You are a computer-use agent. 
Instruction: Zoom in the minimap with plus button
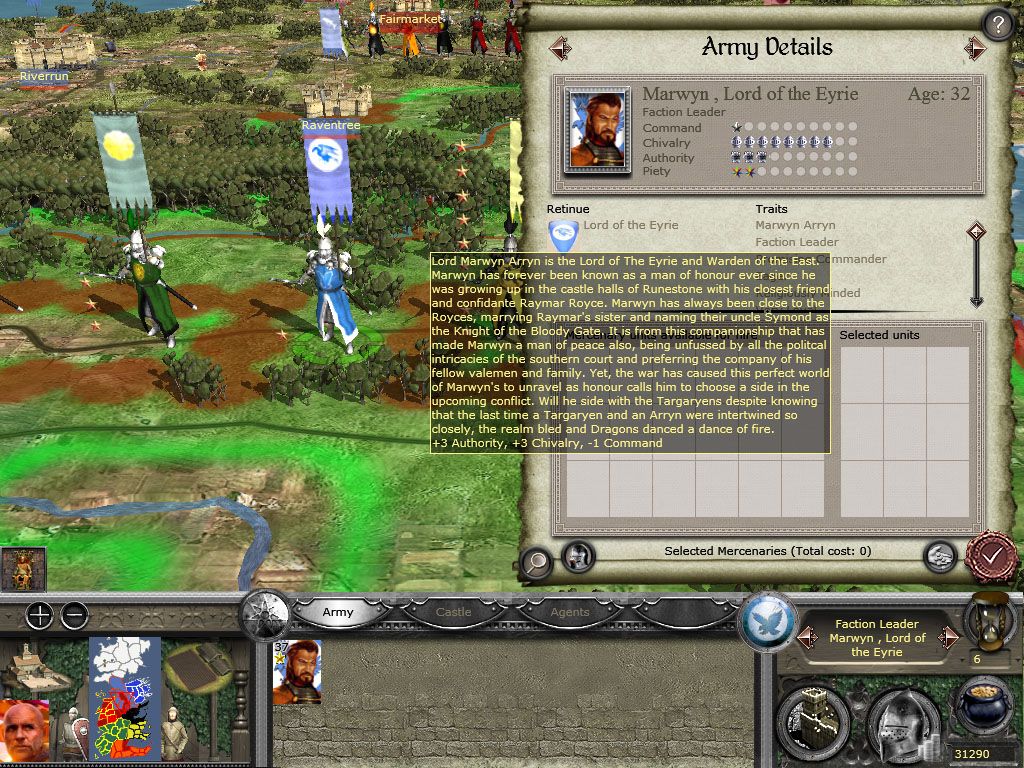(39, 615)
